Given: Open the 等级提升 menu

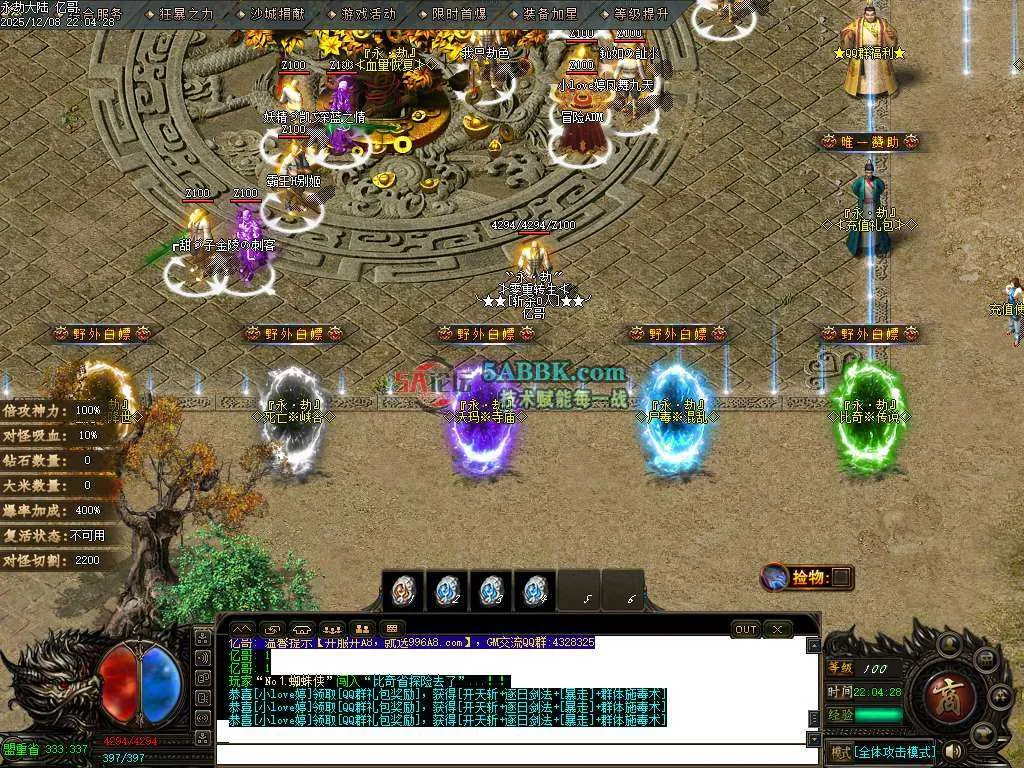Looking at the screenshot, I should click(641, 14).
